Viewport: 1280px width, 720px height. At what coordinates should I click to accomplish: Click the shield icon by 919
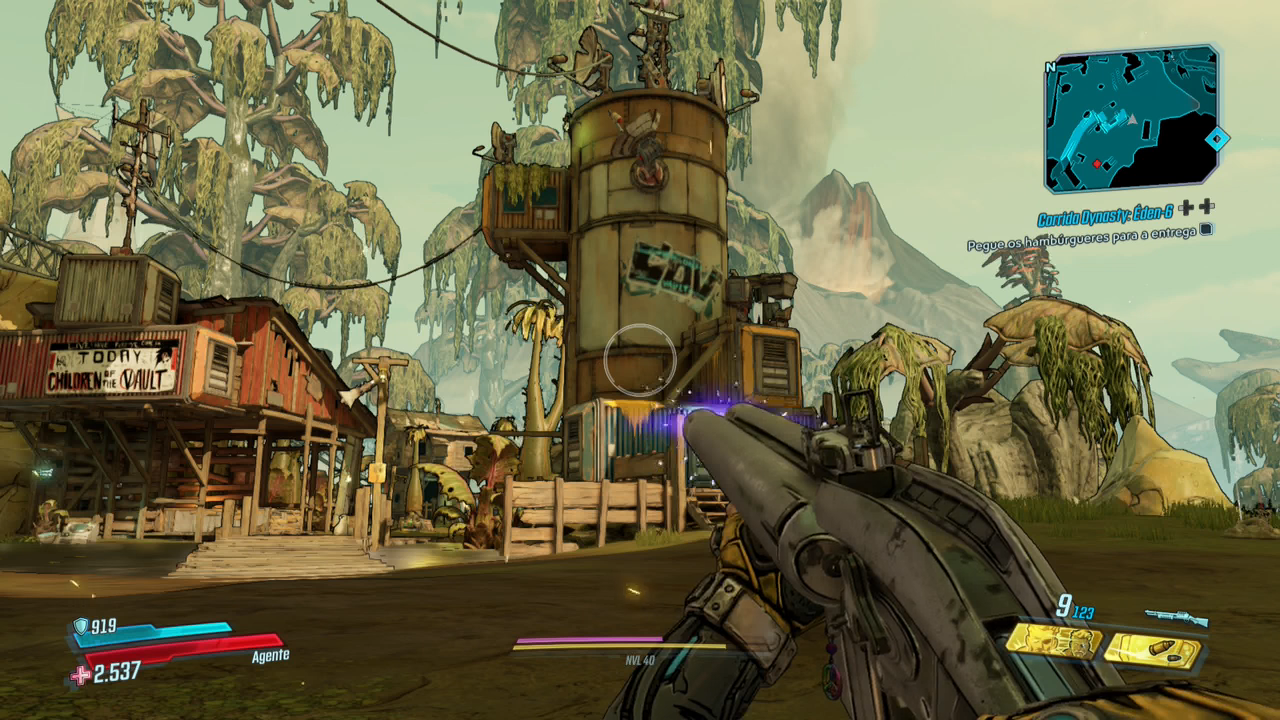80,626
